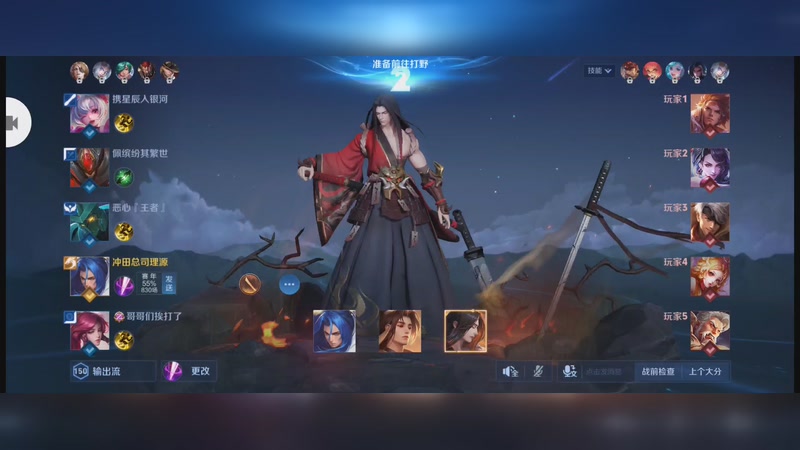Toggle the muted microphone button
This screenshot has width=800, height=450.
click(538, 371)
